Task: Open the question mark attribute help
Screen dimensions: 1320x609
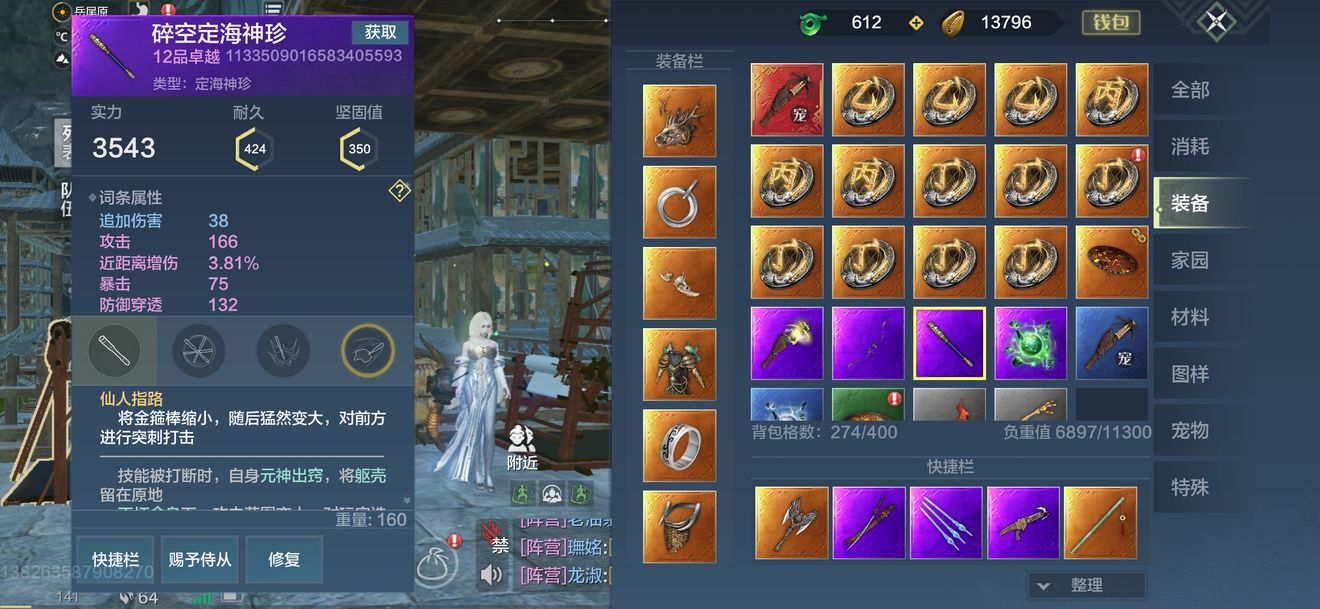Action: click(x=399, y=191)
